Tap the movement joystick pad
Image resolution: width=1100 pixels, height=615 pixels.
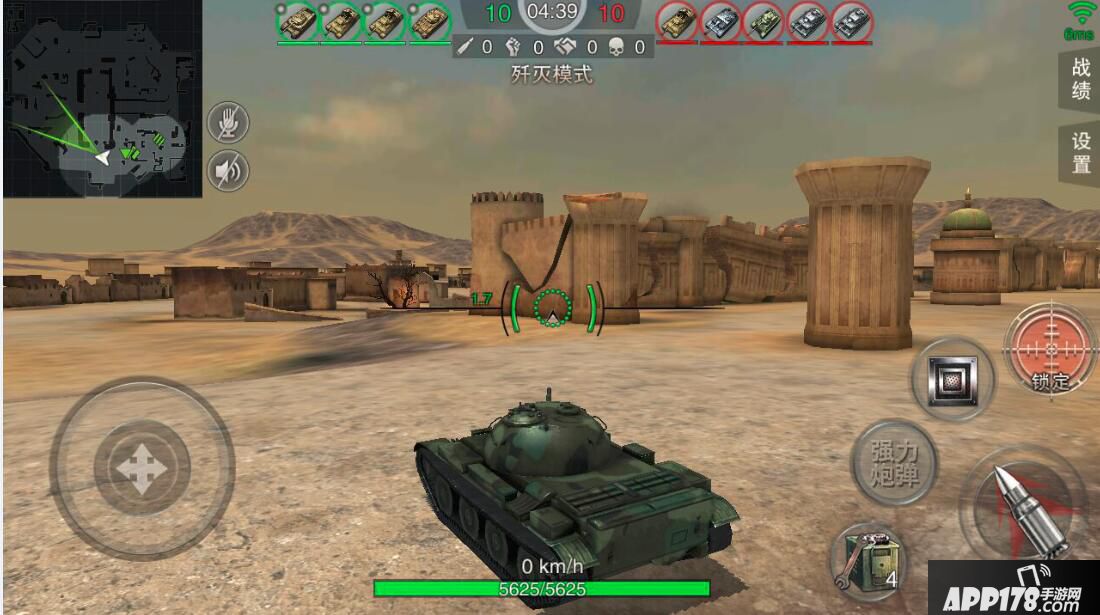coord(141,467)
